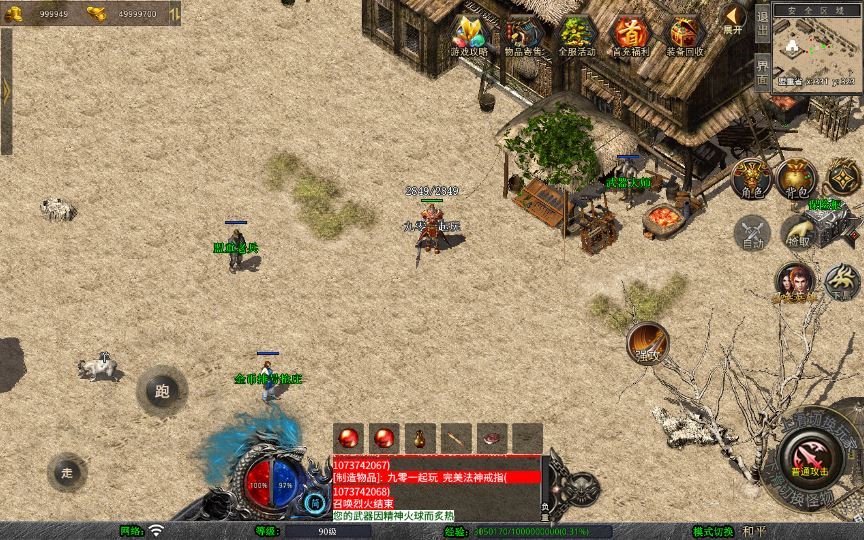The height and width of the screenshot is (540, 864).
Task: Use the gourd item in the hotbar
Action: coord(419,437)
